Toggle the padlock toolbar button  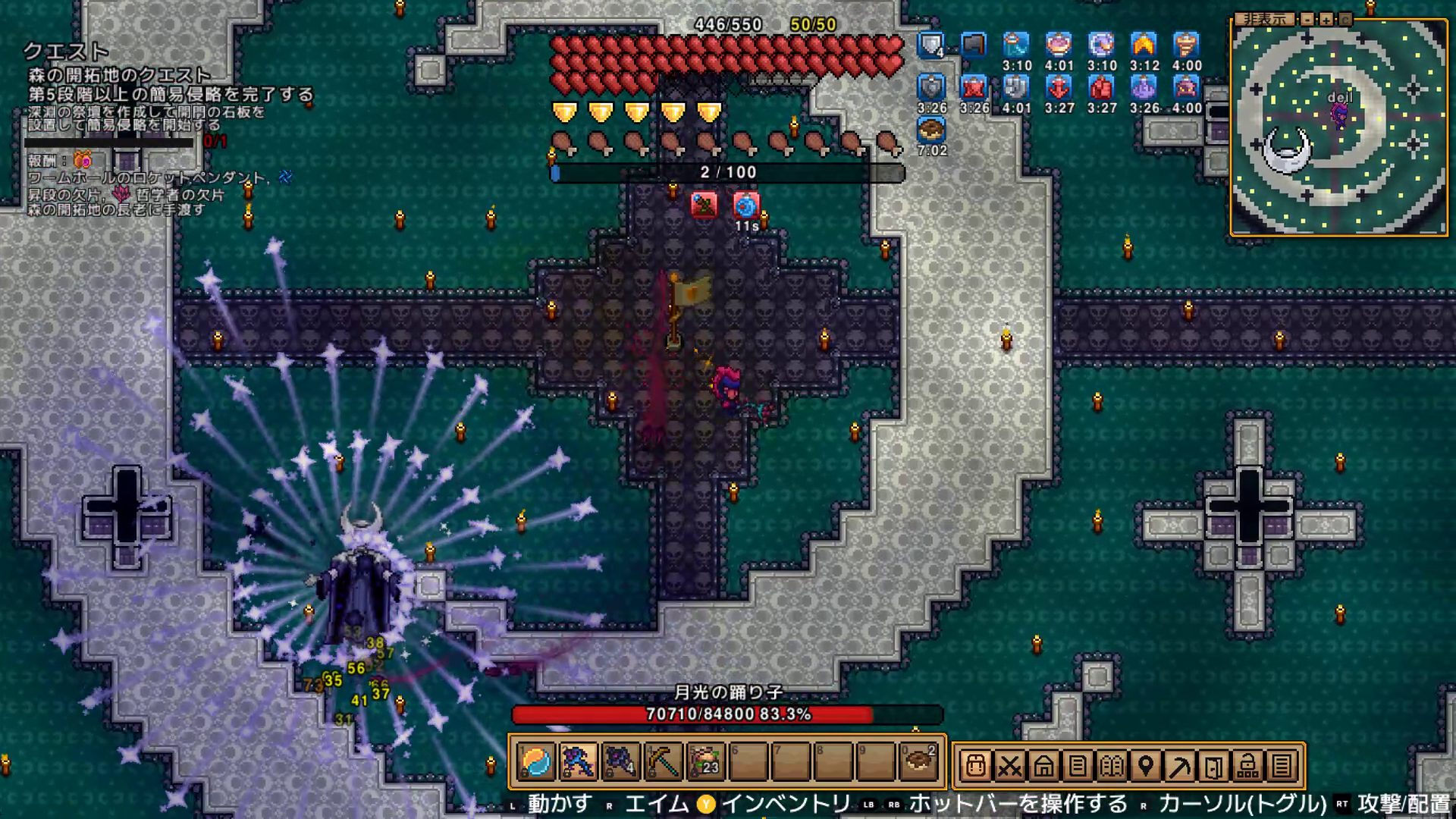click(1248, 766)
